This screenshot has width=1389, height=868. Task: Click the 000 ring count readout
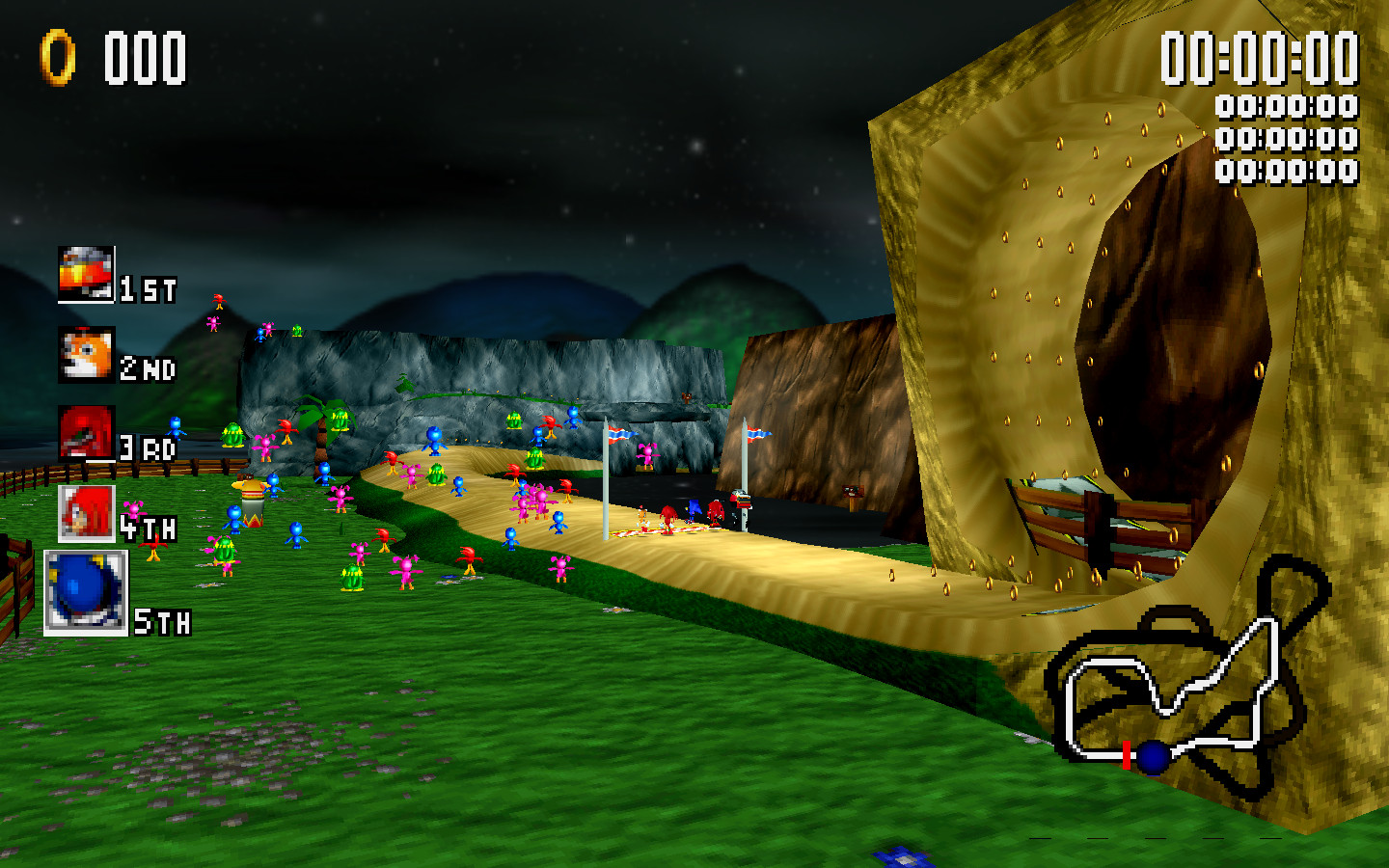tap(145, 56)
